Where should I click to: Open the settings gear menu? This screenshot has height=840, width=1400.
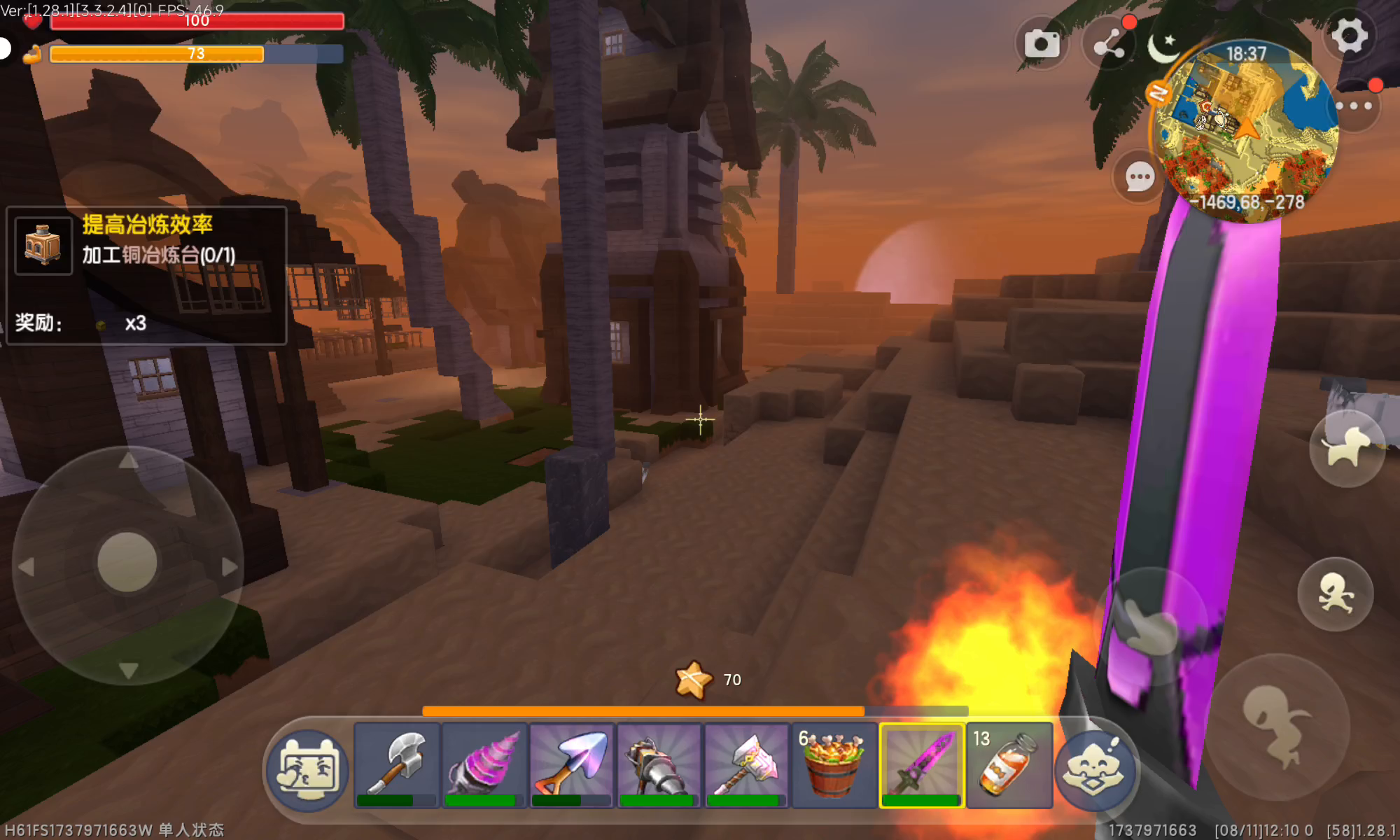tap(1349, 36)
